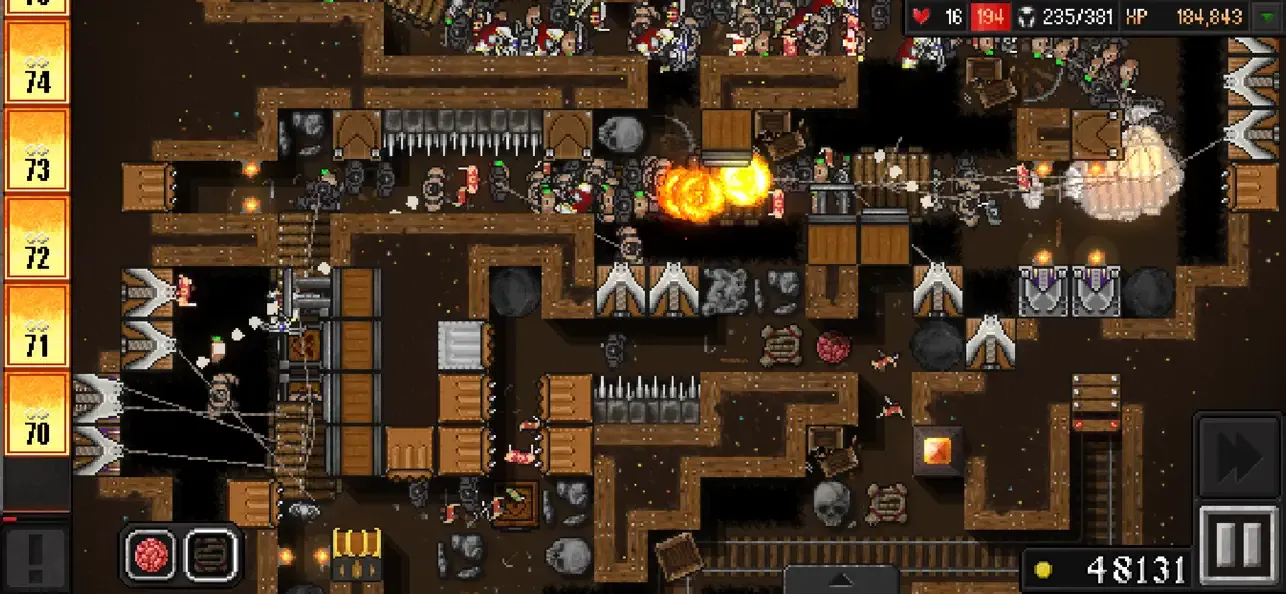This screenshot has height=594, width=1286.
Task: Select the red meat bait trap icon
Action: coord(152,554)
